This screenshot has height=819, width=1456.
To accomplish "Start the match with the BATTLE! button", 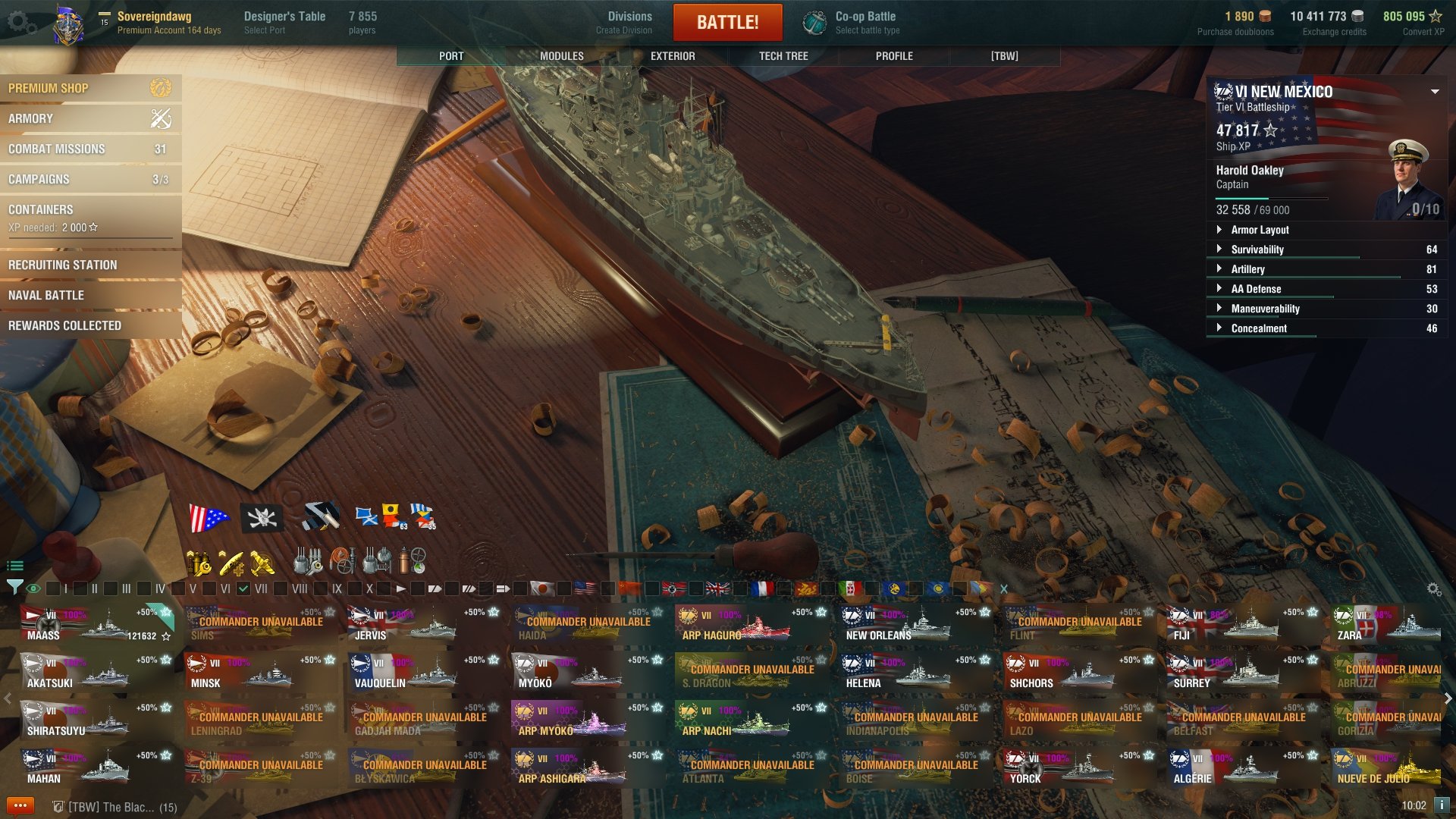I will (x=727, y=22).
